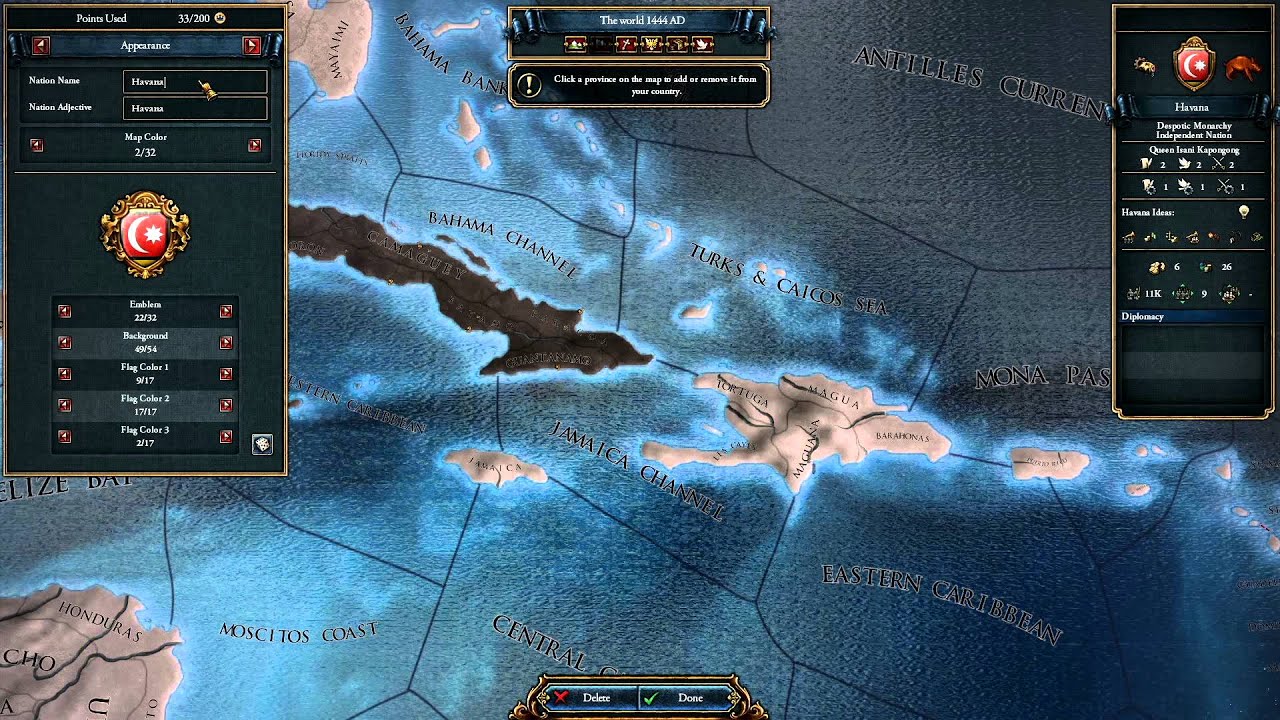This screenshot has height=720, width=1280.
Task: Open the religion selection icon with the cross
Action: (626, 44)
